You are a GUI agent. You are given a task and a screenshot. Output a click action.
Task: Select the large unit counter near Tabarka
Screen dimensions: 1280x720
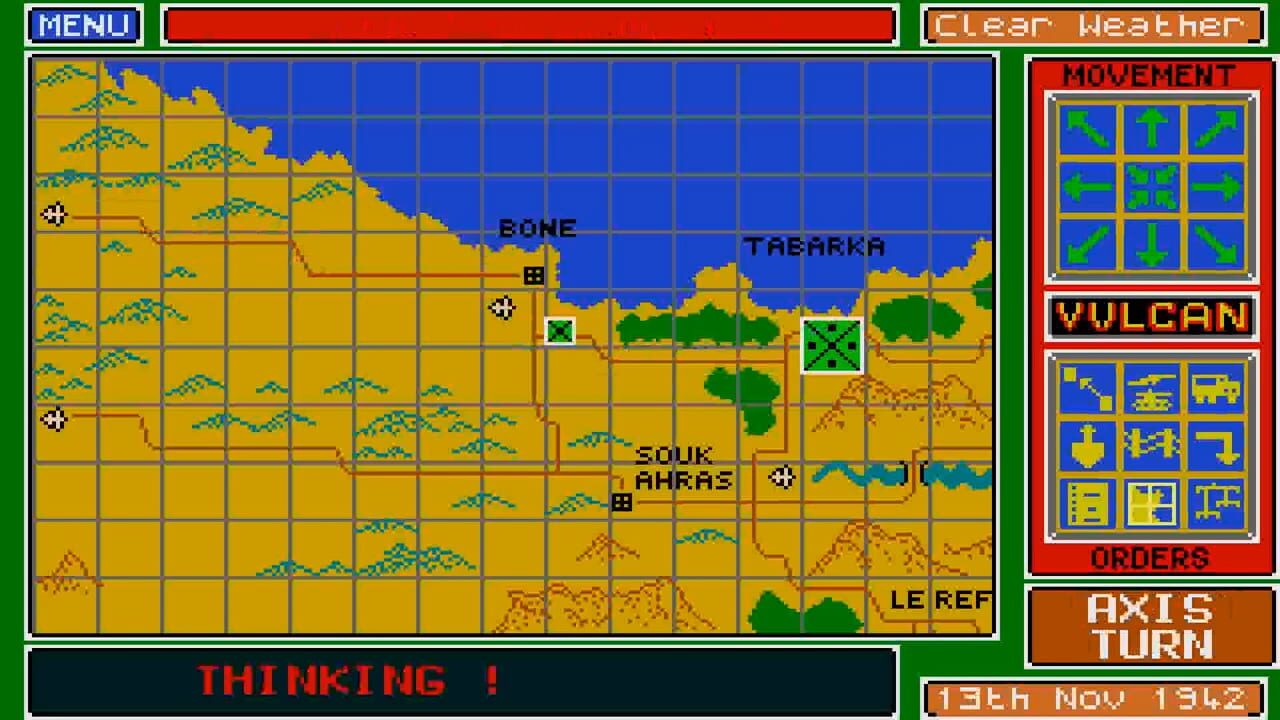(x=831, y=344)
